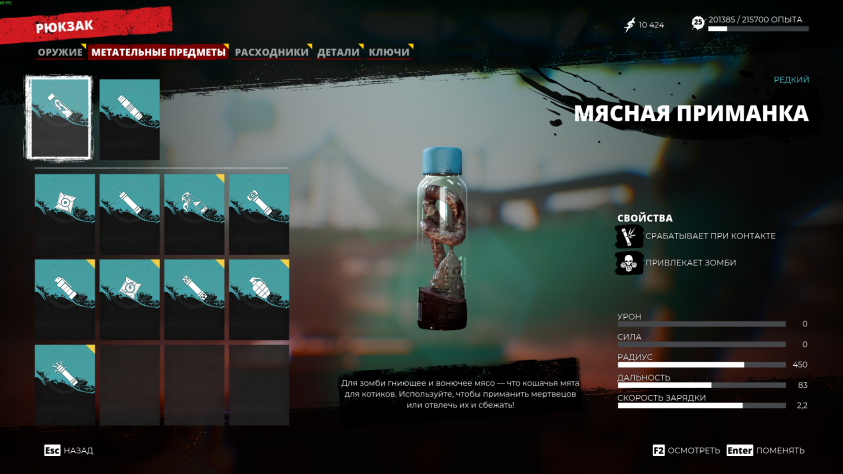
Task: Open the МЕТАТЕЛЬНЫЕ ПРЕДМЕТЫ tab
Action: (x=158, y=52)
